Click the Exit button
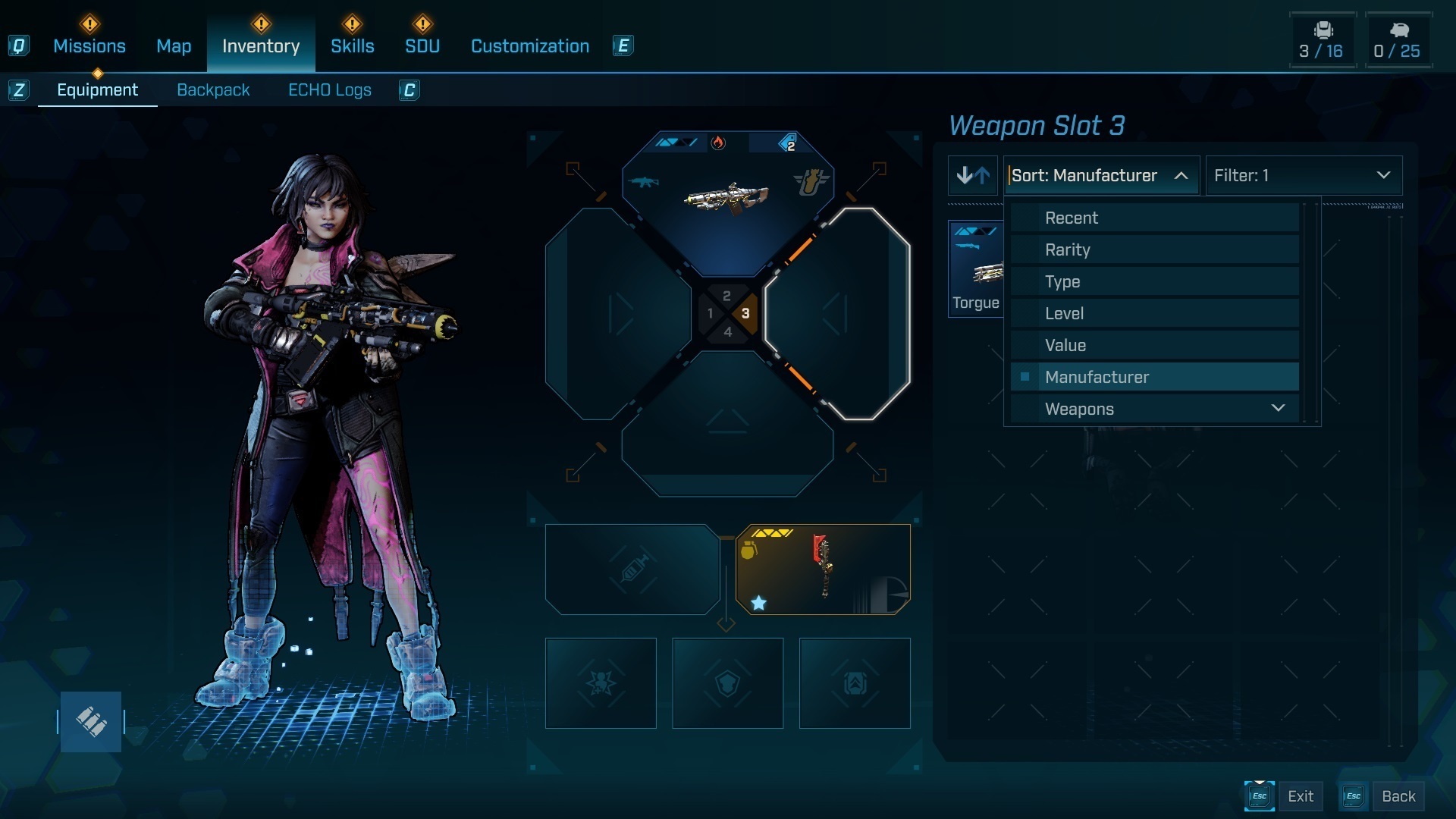Image resolution: width=1456 pixels, height=819 pixels. (x=1300, y=796)
